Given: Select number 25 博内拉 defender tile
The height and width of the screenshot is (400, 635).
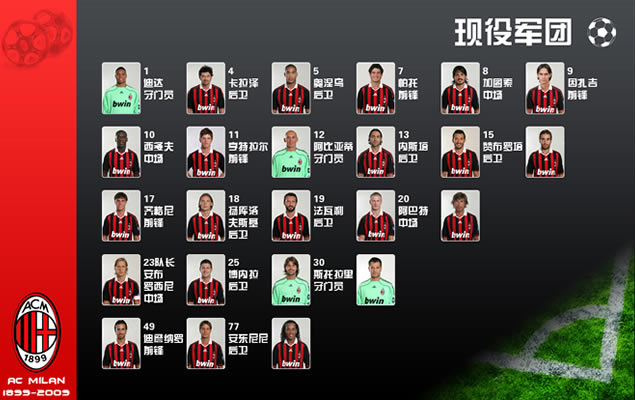Looking at the screenshot, I should tap(206, 280).
